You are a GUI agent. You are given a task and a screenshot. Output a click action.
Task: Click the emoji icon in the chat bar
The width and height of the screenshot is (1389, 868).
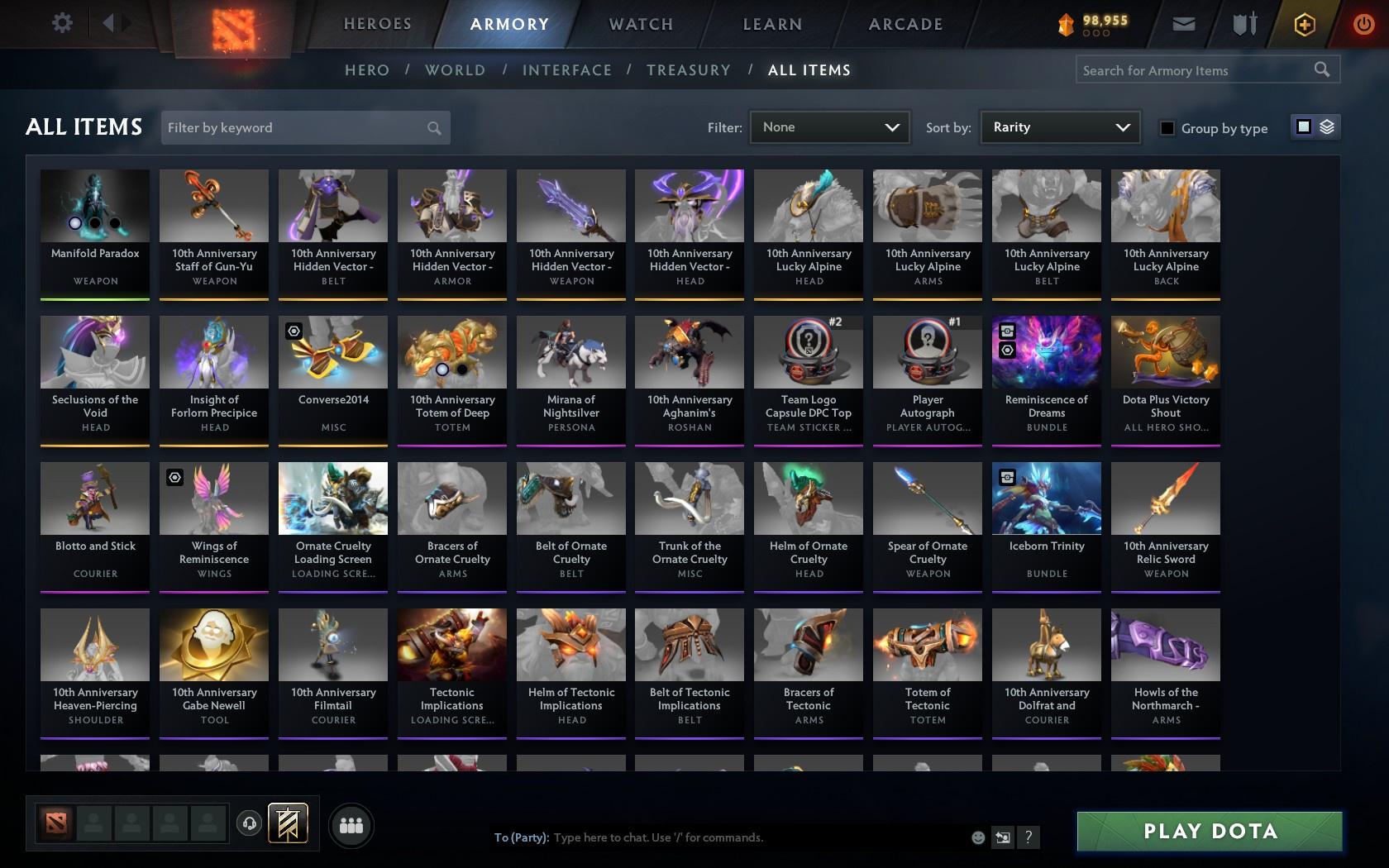click(x=978, y=837)
